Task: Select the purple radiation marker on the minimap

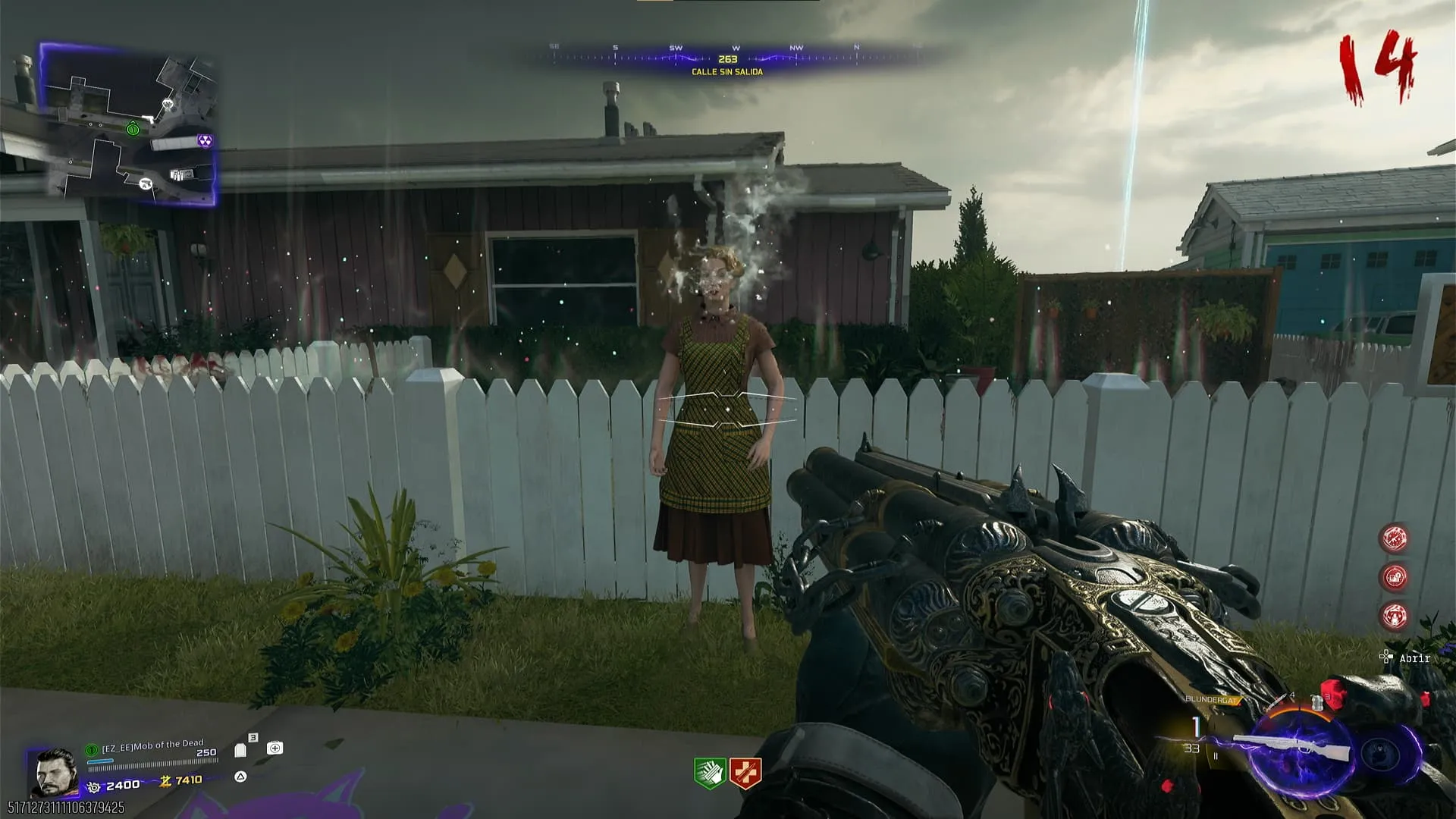Action: point(204,141)
